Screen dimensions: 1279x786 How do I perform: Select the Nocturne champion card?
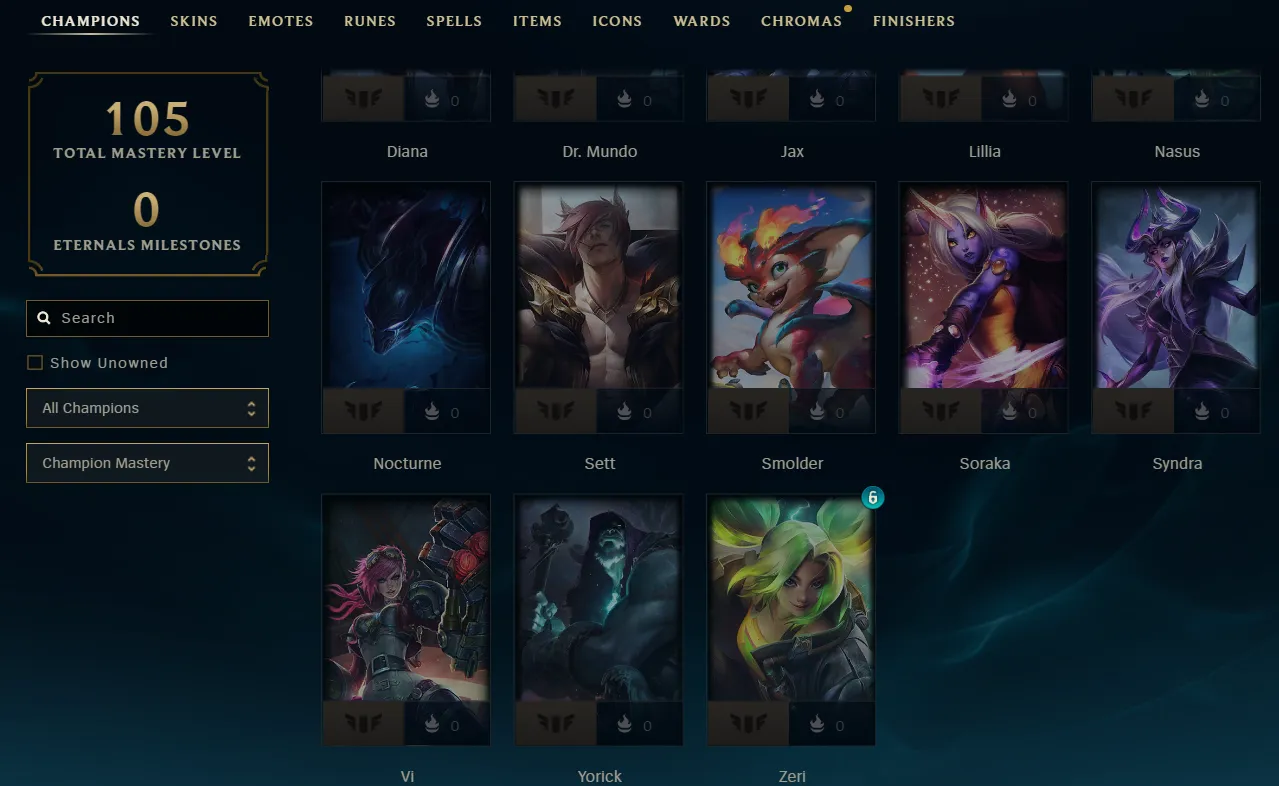point(406,288)
